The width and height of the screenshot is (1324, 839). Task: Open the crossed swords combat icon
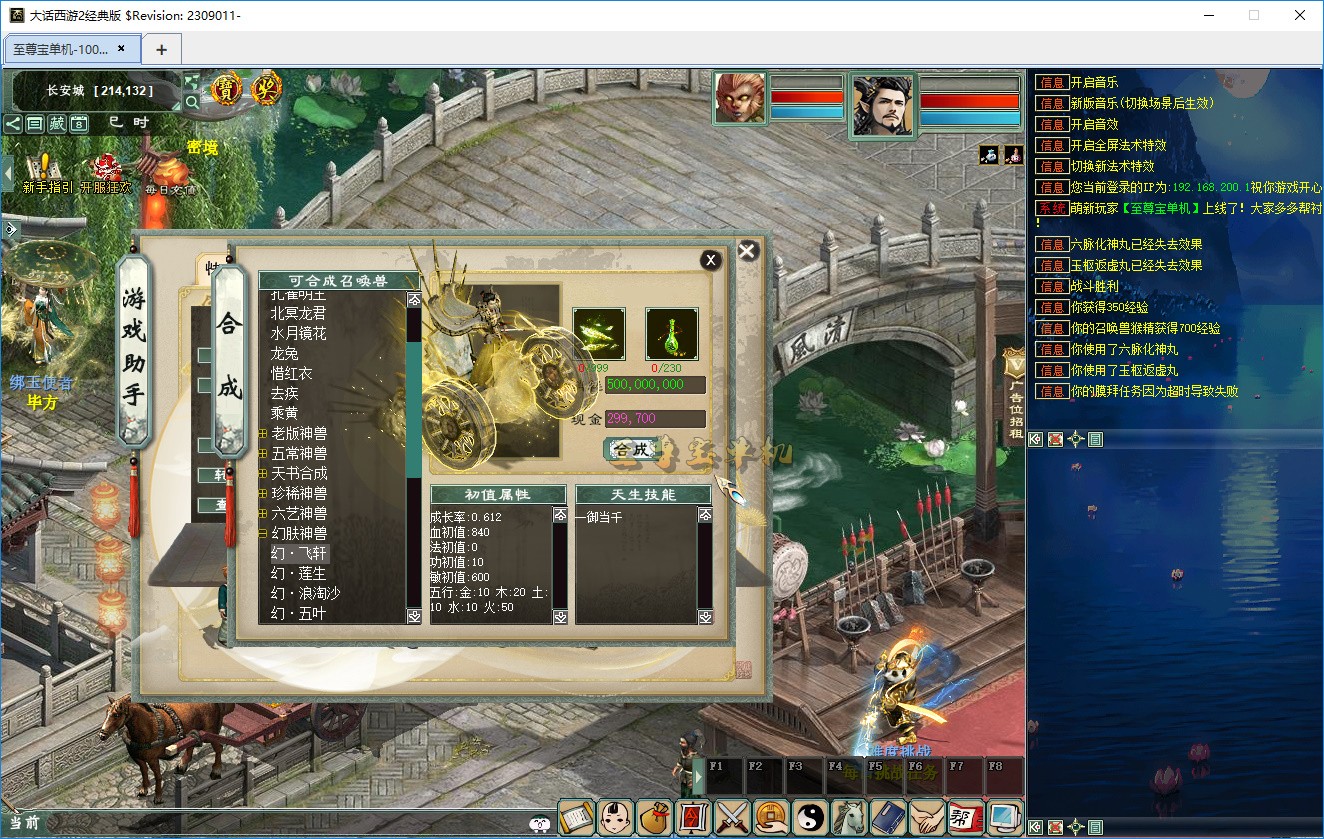pos(733,818)
